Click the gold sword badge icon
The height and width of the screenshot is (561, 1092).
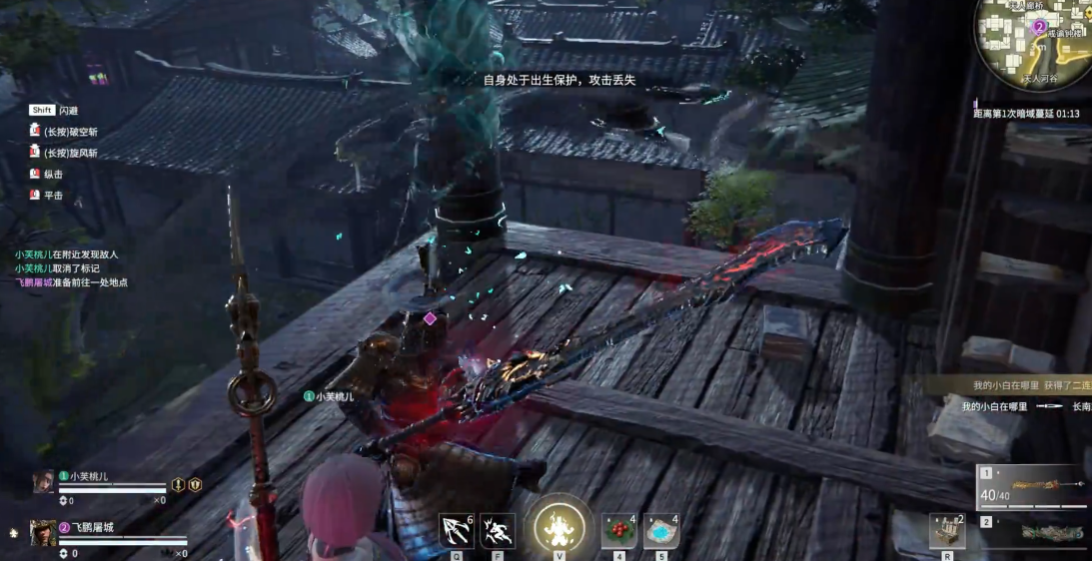(x=178, y=484)
